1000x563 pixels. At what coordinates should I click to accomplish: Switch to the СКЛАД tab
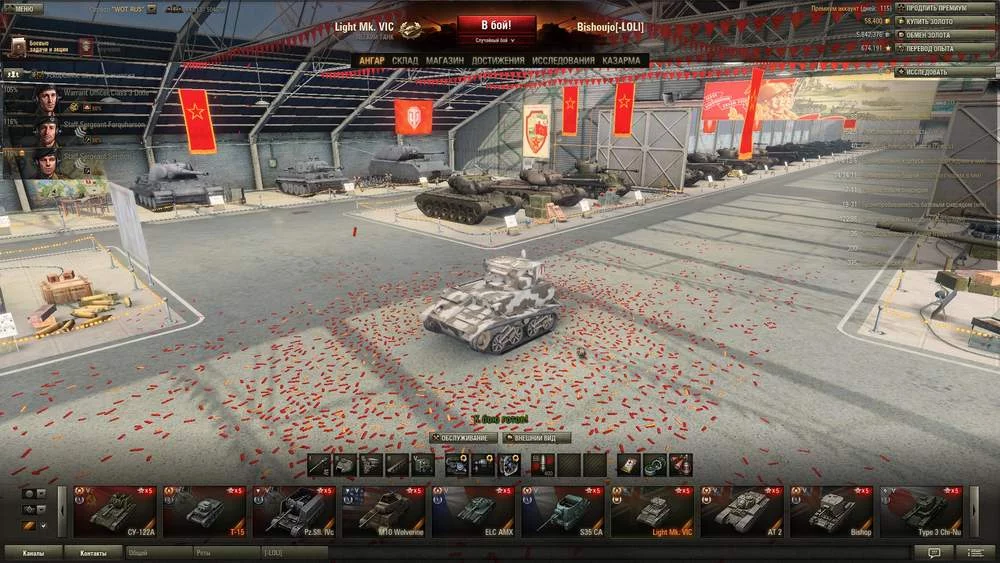[405, 61]
